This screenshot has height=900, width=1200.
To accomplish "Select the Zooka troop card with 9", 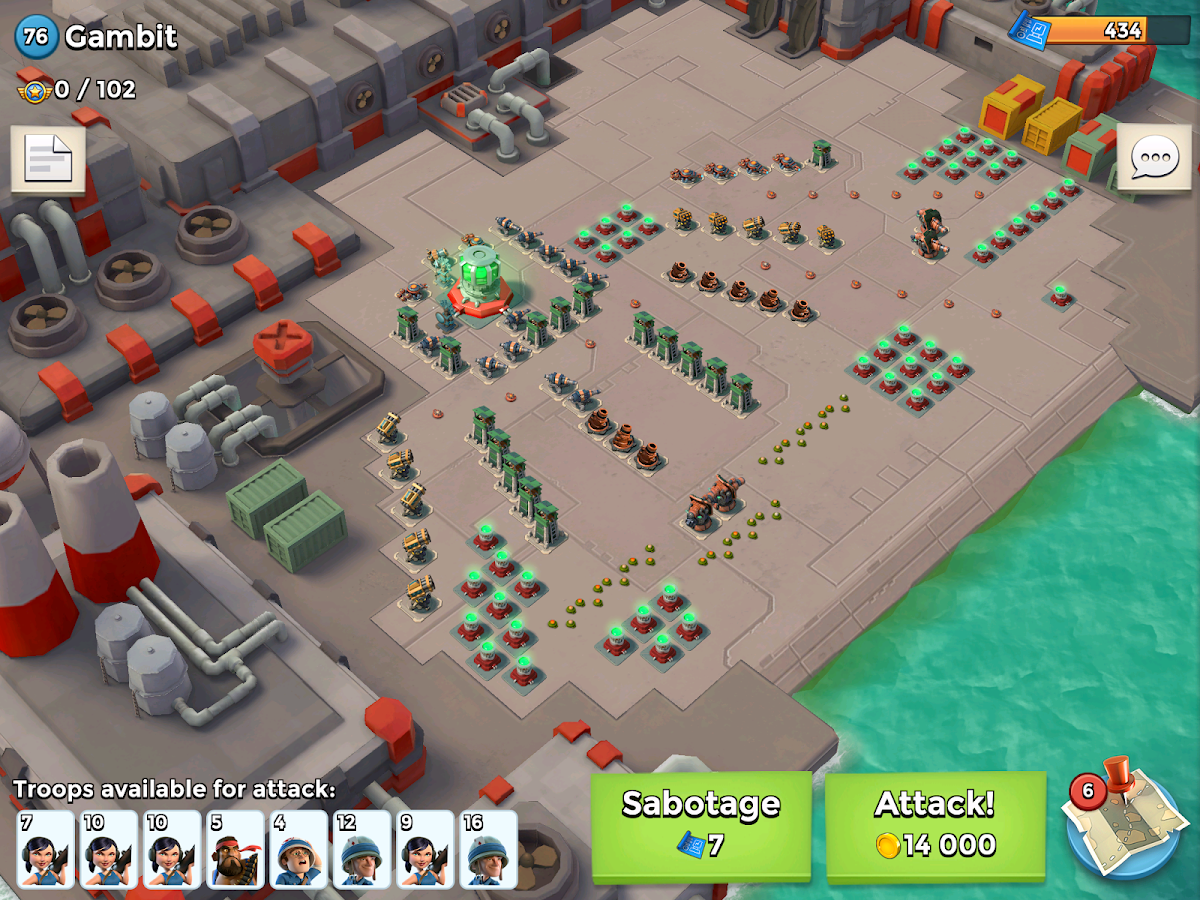I will (x=426, y=849).
